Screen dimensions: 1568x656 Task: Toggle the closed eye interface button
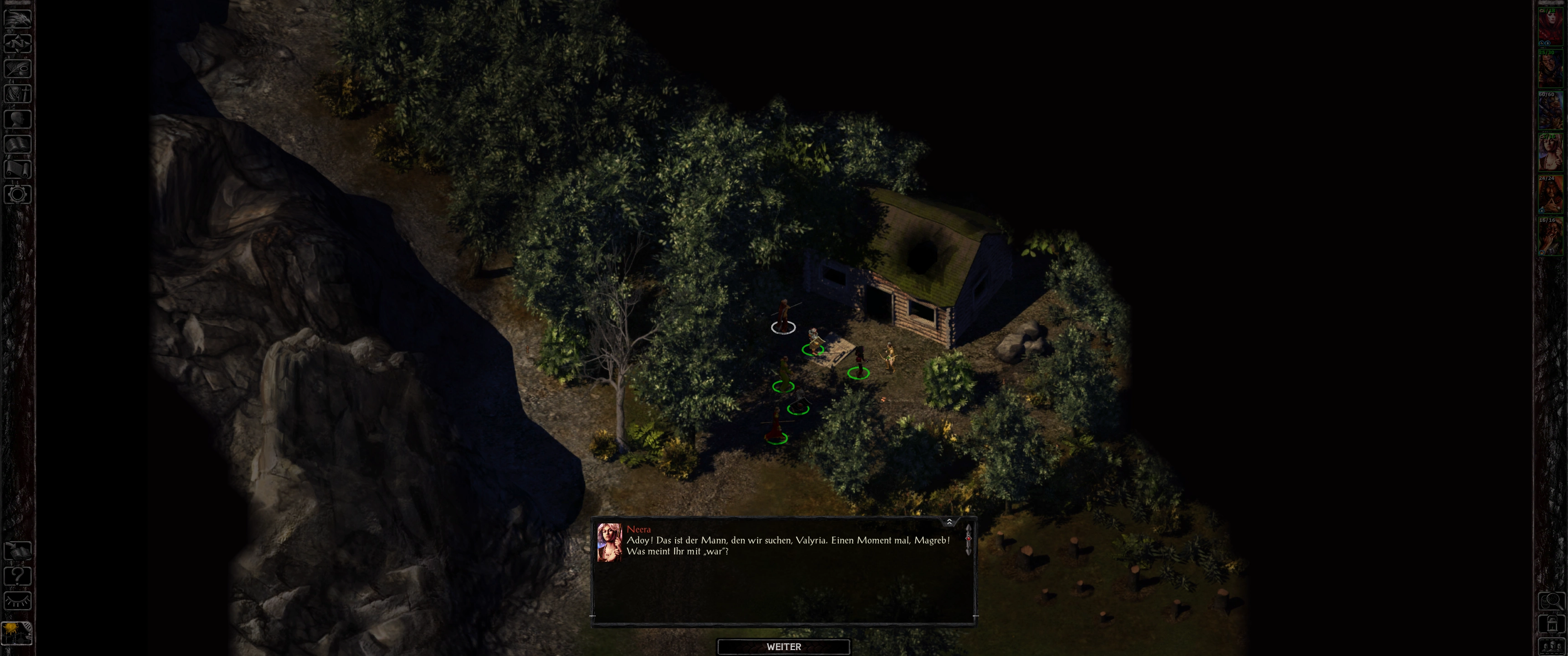[x=18, y=601]
